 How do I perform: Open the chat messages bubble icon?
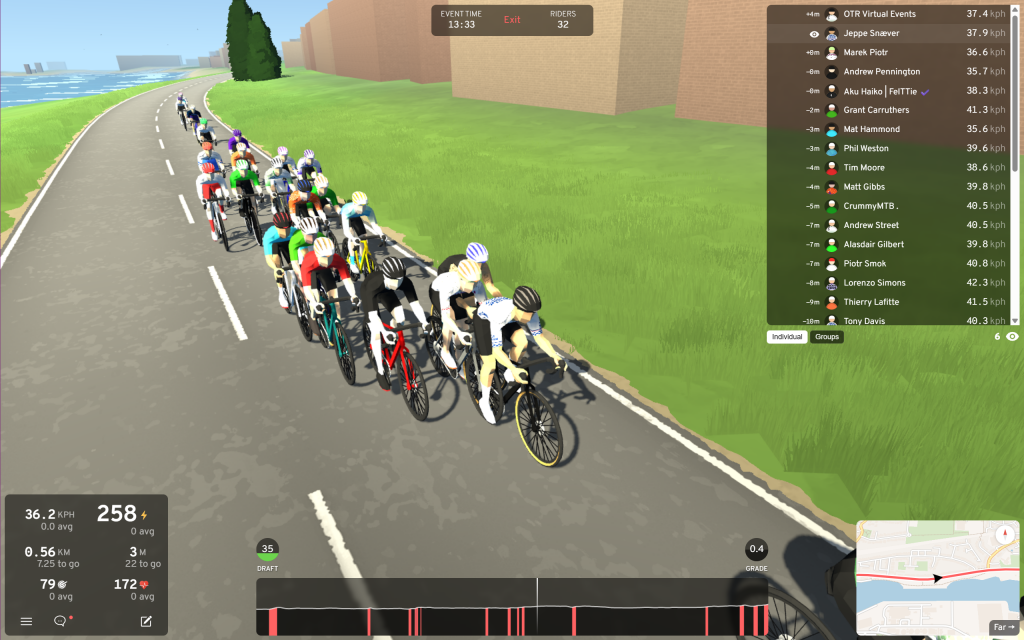[x=60, y=621]
